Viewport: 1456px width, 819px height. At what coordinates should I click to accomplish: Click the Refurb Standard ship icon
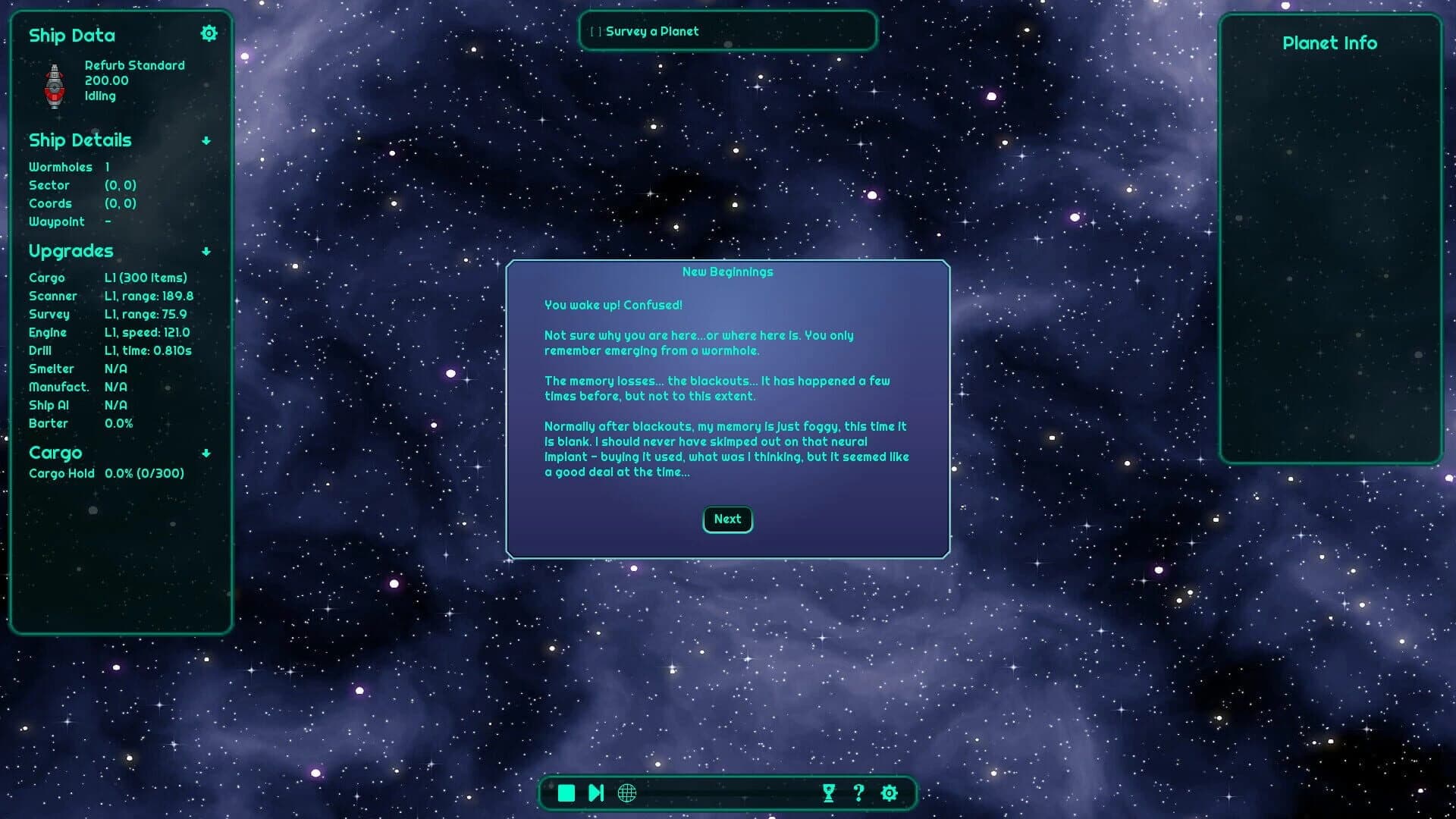click(55, 83)
